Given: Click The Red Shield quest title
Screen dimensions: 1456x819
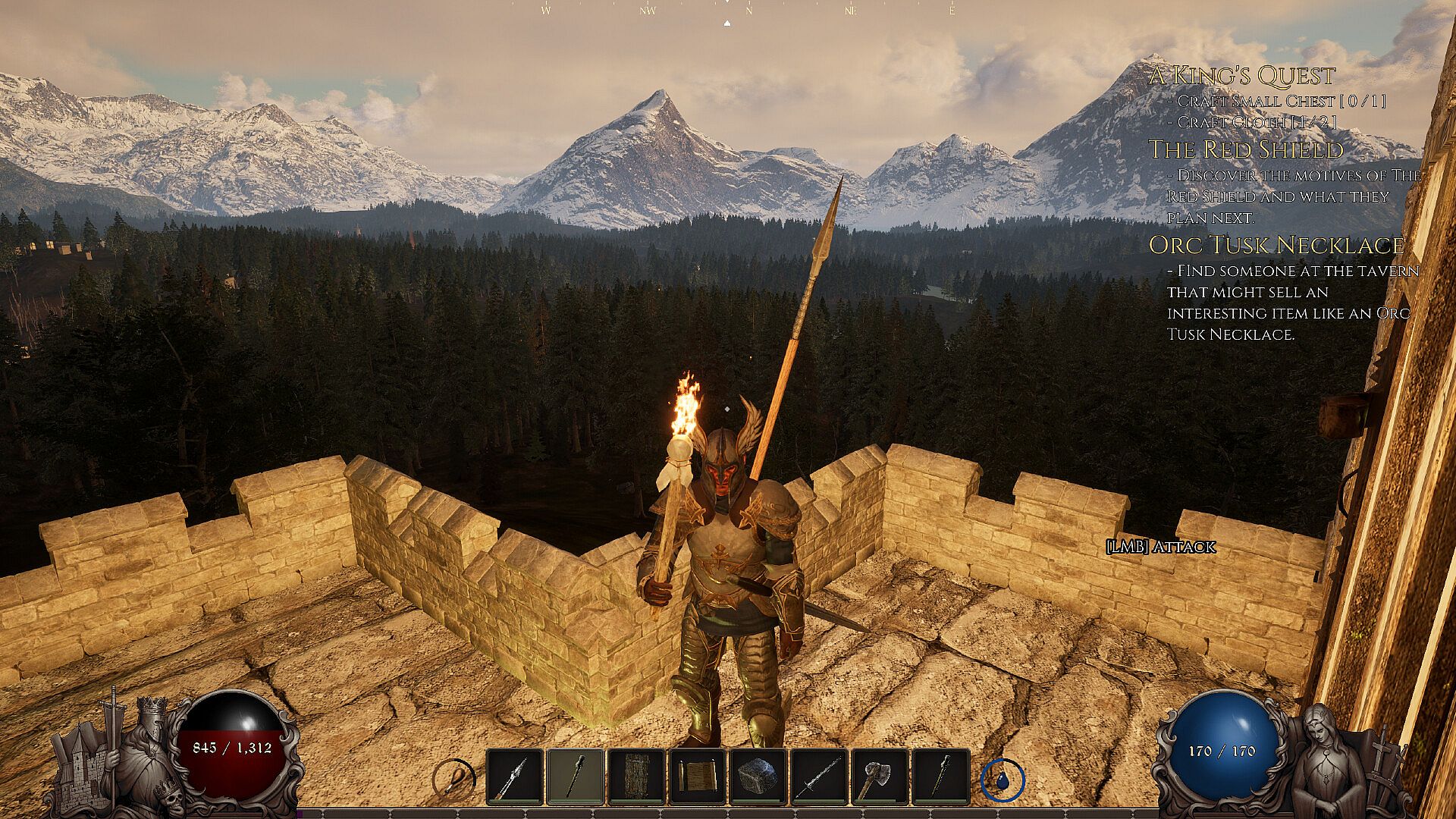Looking at the screenshot, I should coord(1246,149).
